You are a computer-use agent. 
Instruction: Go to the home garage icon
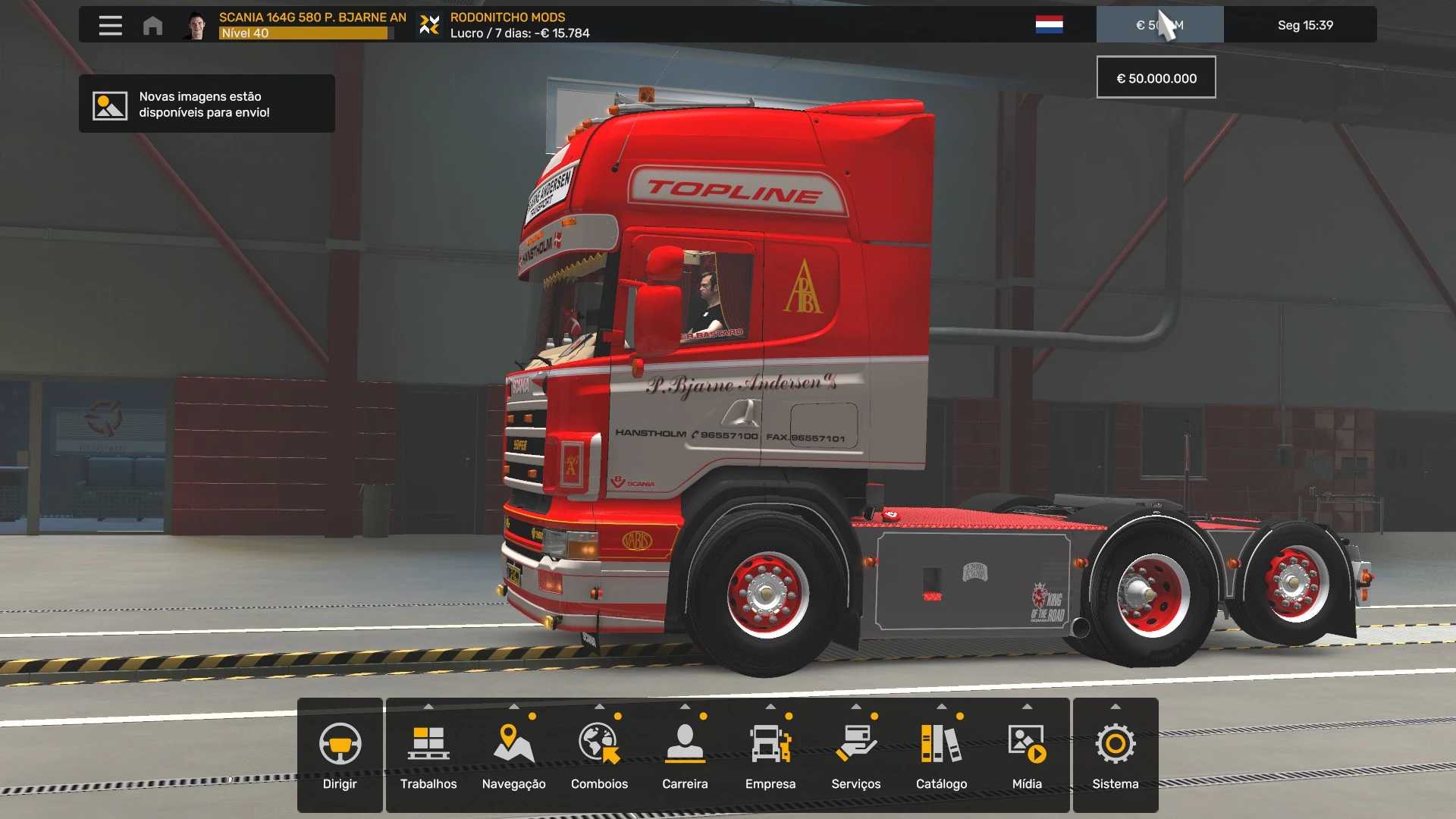pos(152,25)
